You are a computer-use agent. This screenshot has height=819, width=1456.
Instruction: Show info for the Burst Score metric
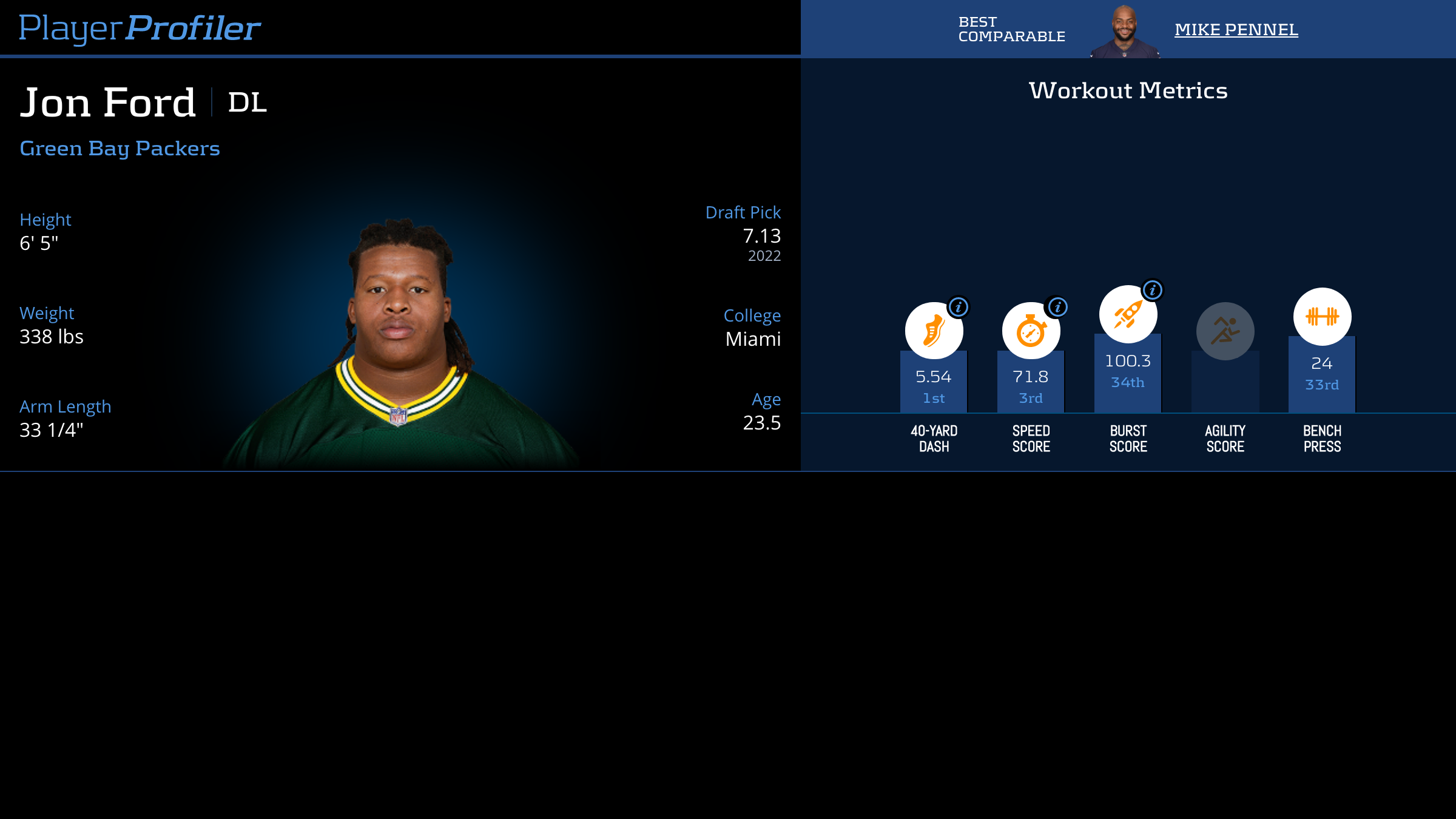(1152, 290)
